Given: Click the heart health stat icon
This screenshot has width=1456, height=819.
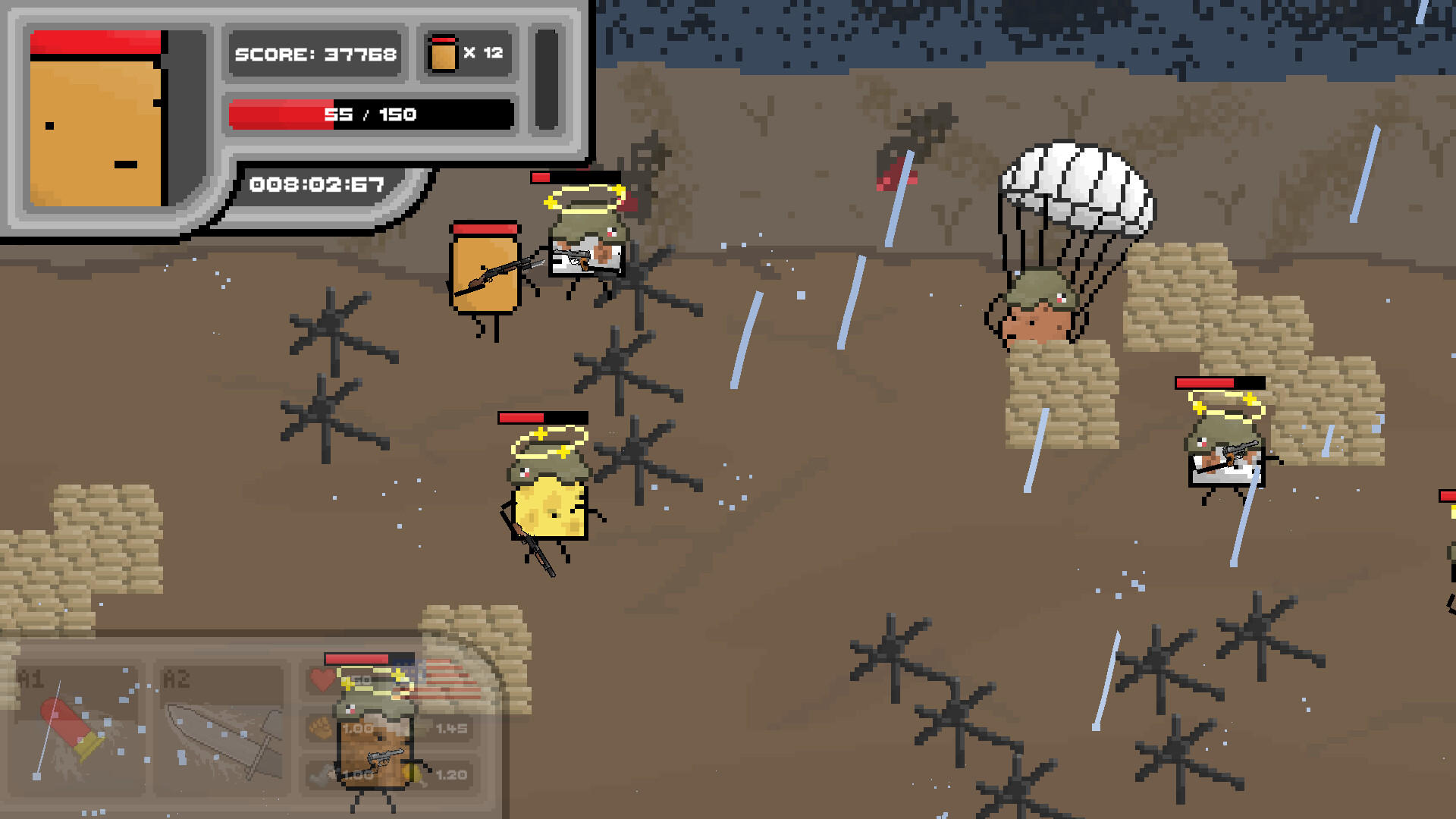Looking at the screenshot, I should [x=322, y=680].
